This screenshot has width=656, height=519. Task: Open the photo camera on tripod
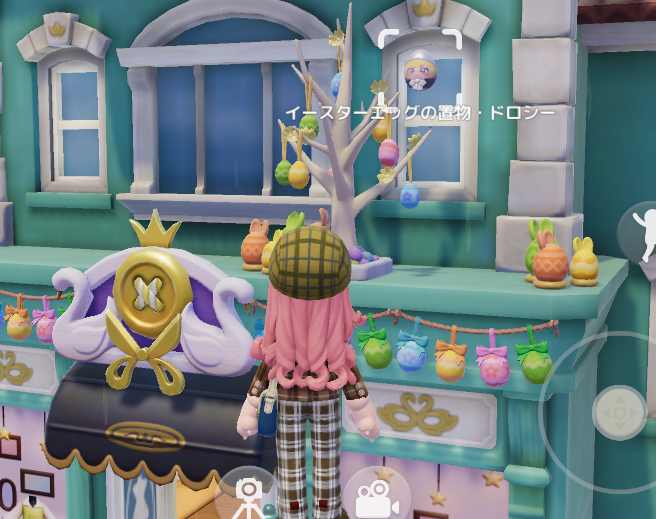(x=248, y=494)
